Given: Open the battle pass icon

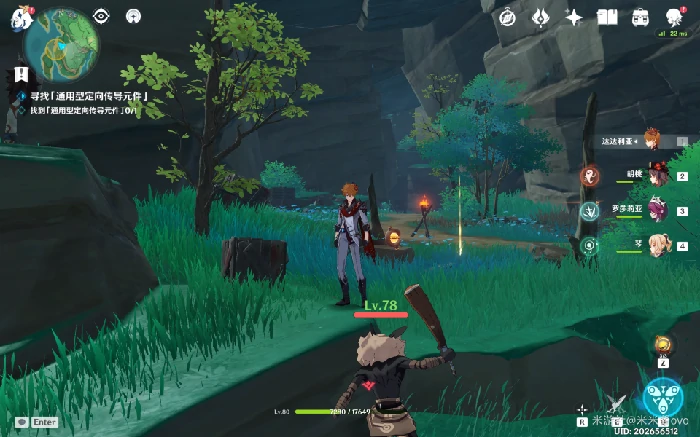Looking at the screenshot, I should pos(540,17).
